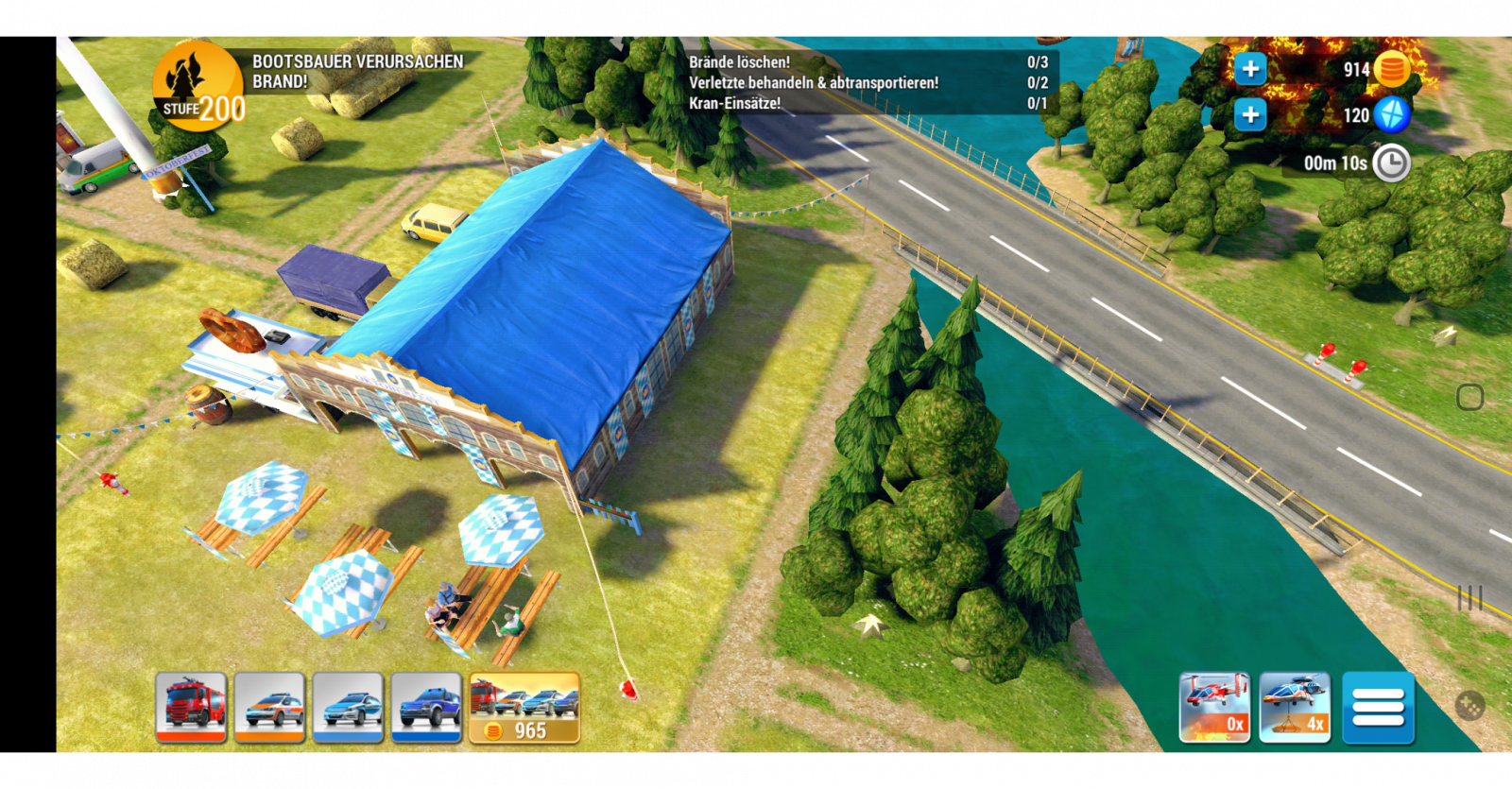Call the rescue helicopter with stretcher
The height and width of the screenshot is (789, 1512).
click(x=1295, y=708)
